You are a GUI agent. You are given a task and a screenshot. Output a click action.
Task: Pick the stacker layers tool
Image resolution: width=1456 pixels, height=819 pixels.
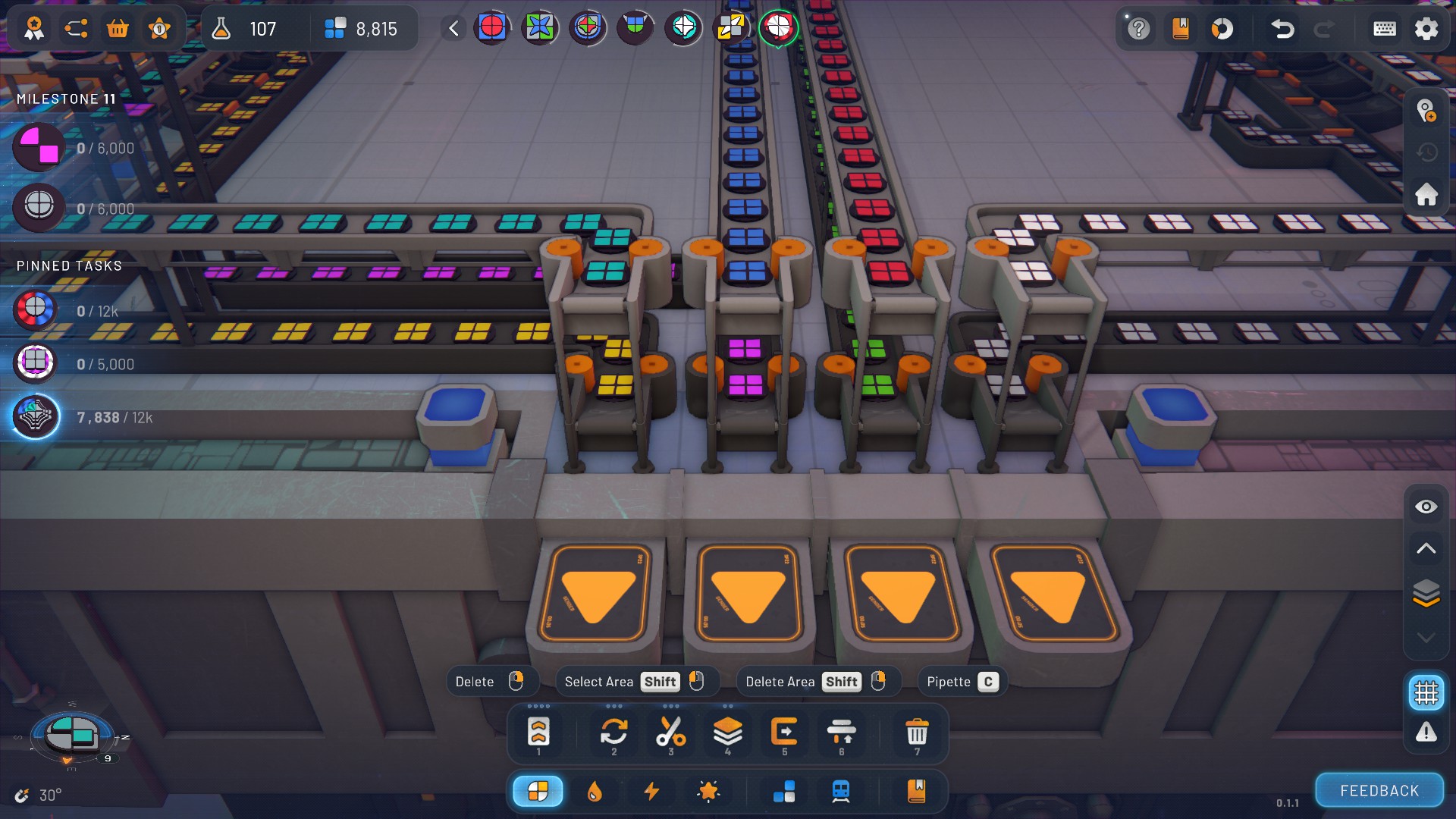tap(727, 733)
